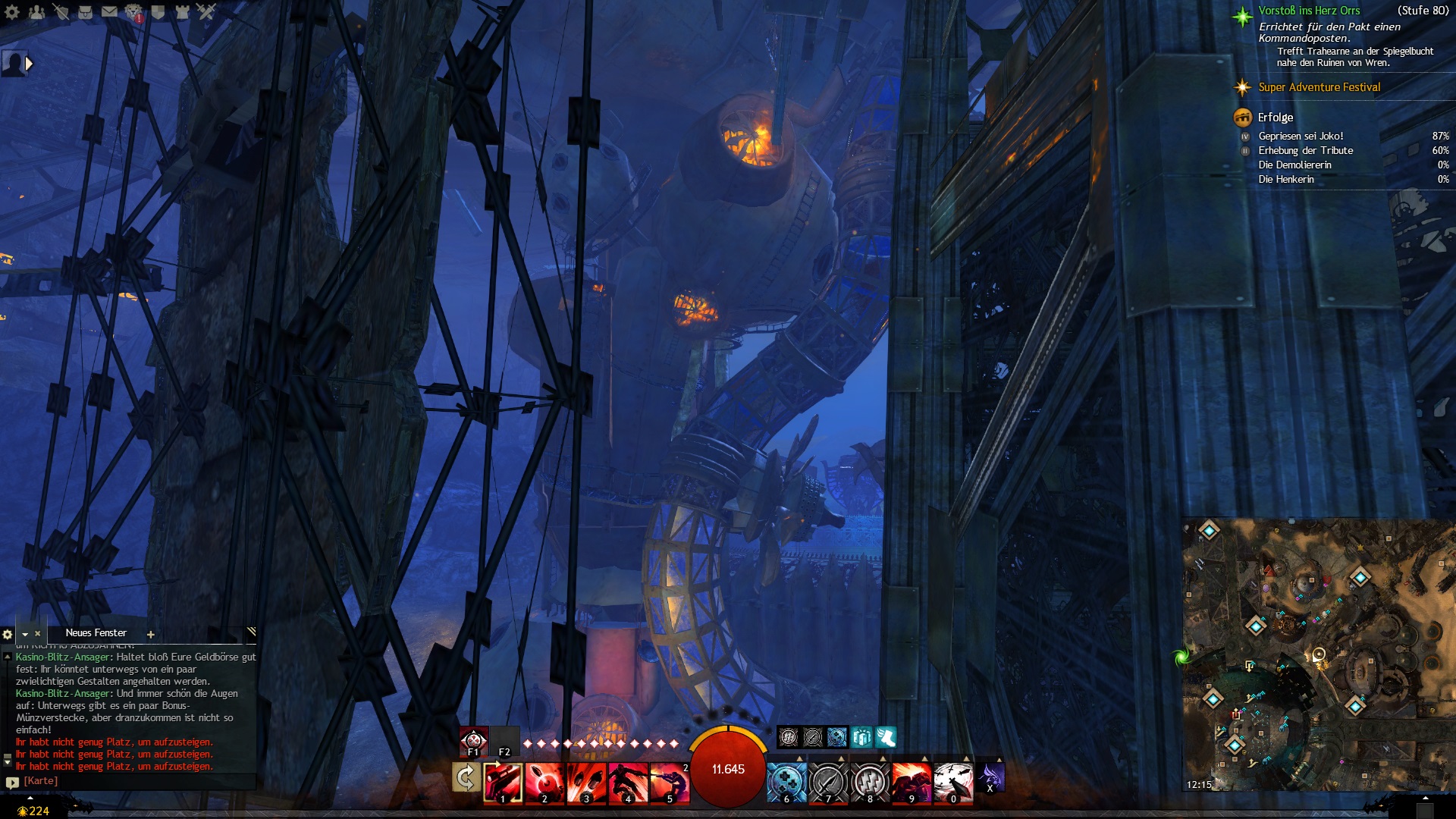The height and width of the screenshot is (819, 1456).
Task: Open the inventory bag icon
Action: (85, 11)
